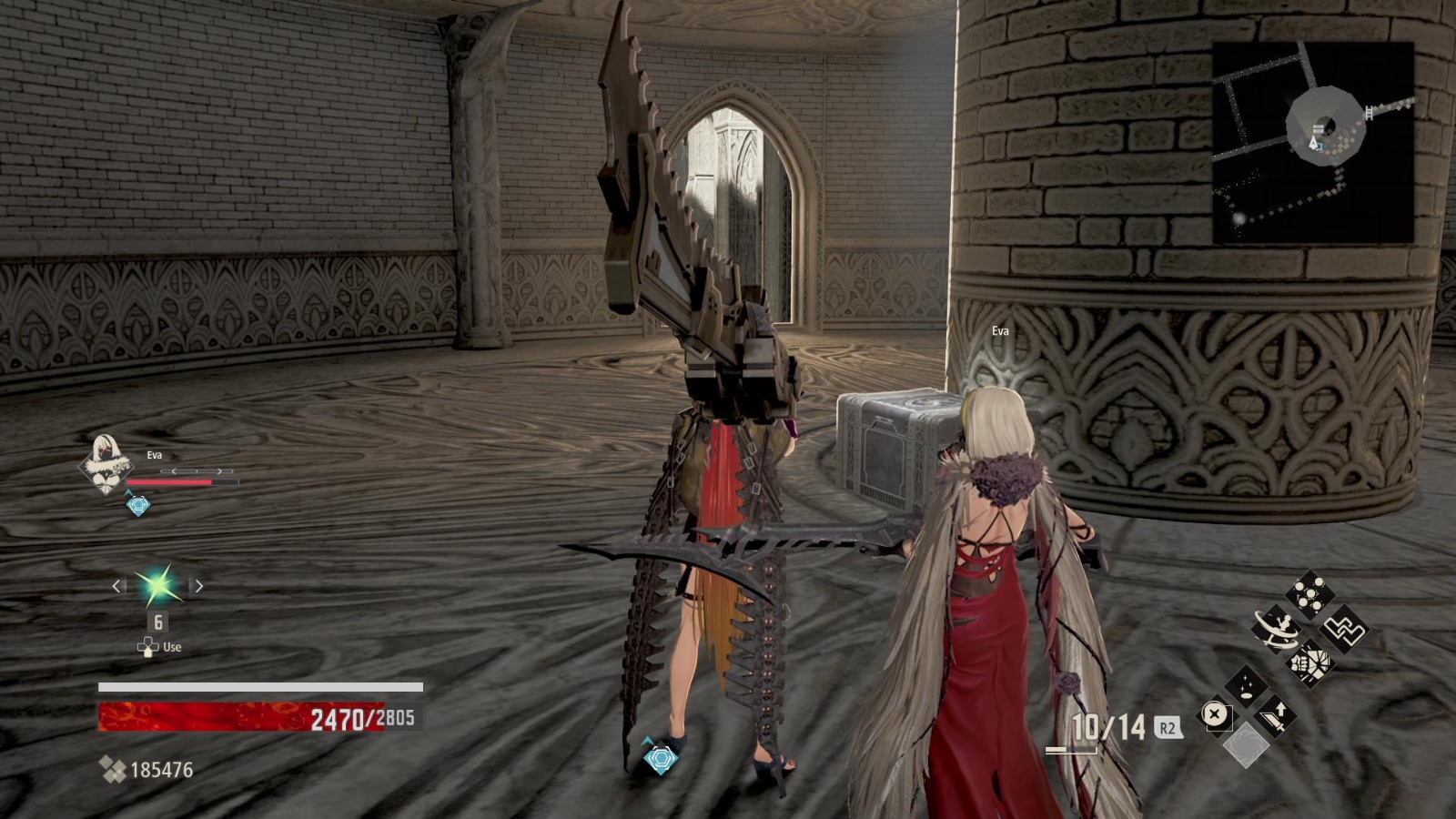Click the X-marked cancel gift icon
The width and height of the screenshot is (1456, 819).
coord(1215,713)
